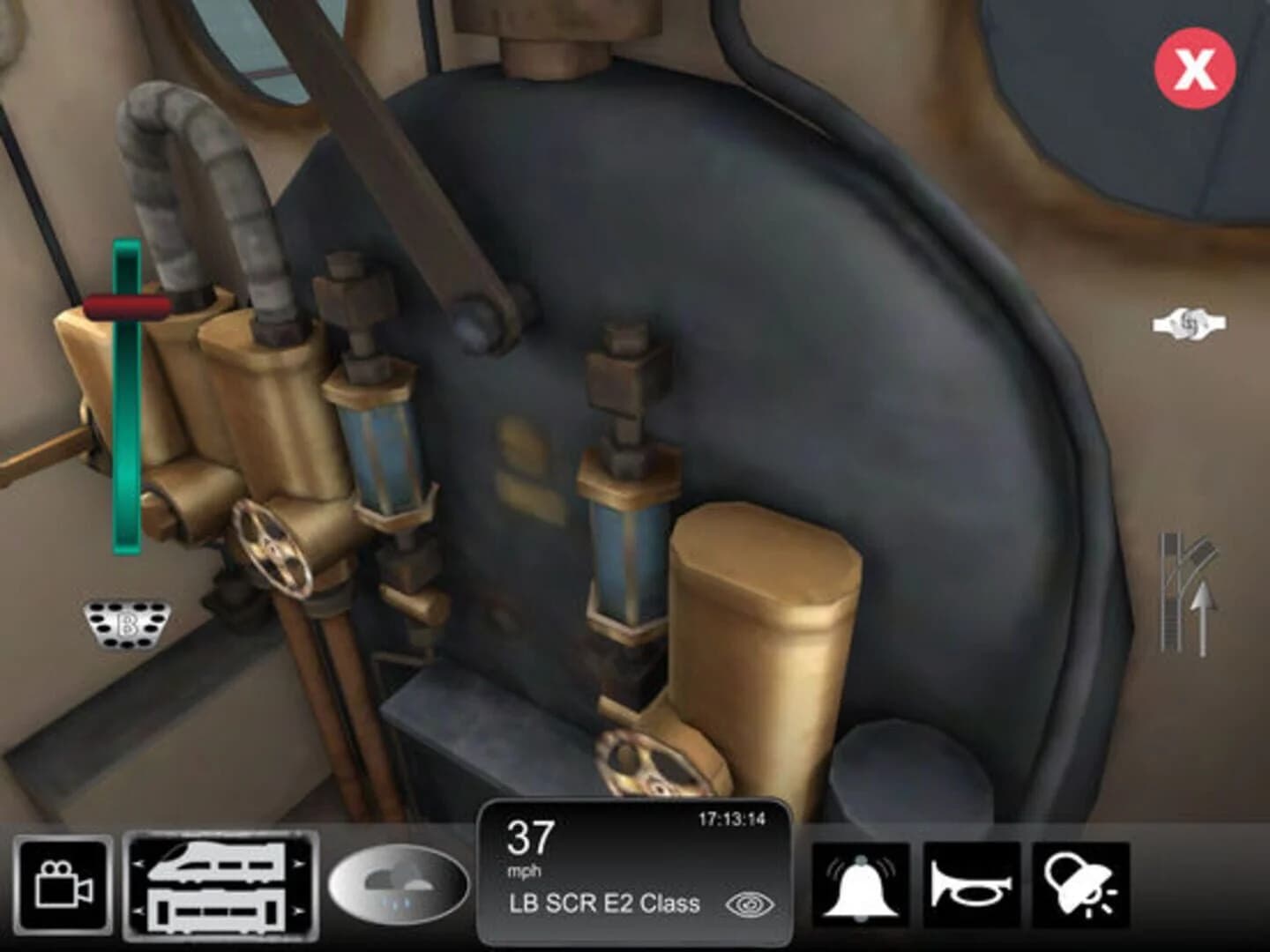Screen dimensions: 1270x952
Task: Turn the brass valve wheel in the cab
Action: point(272,547)
